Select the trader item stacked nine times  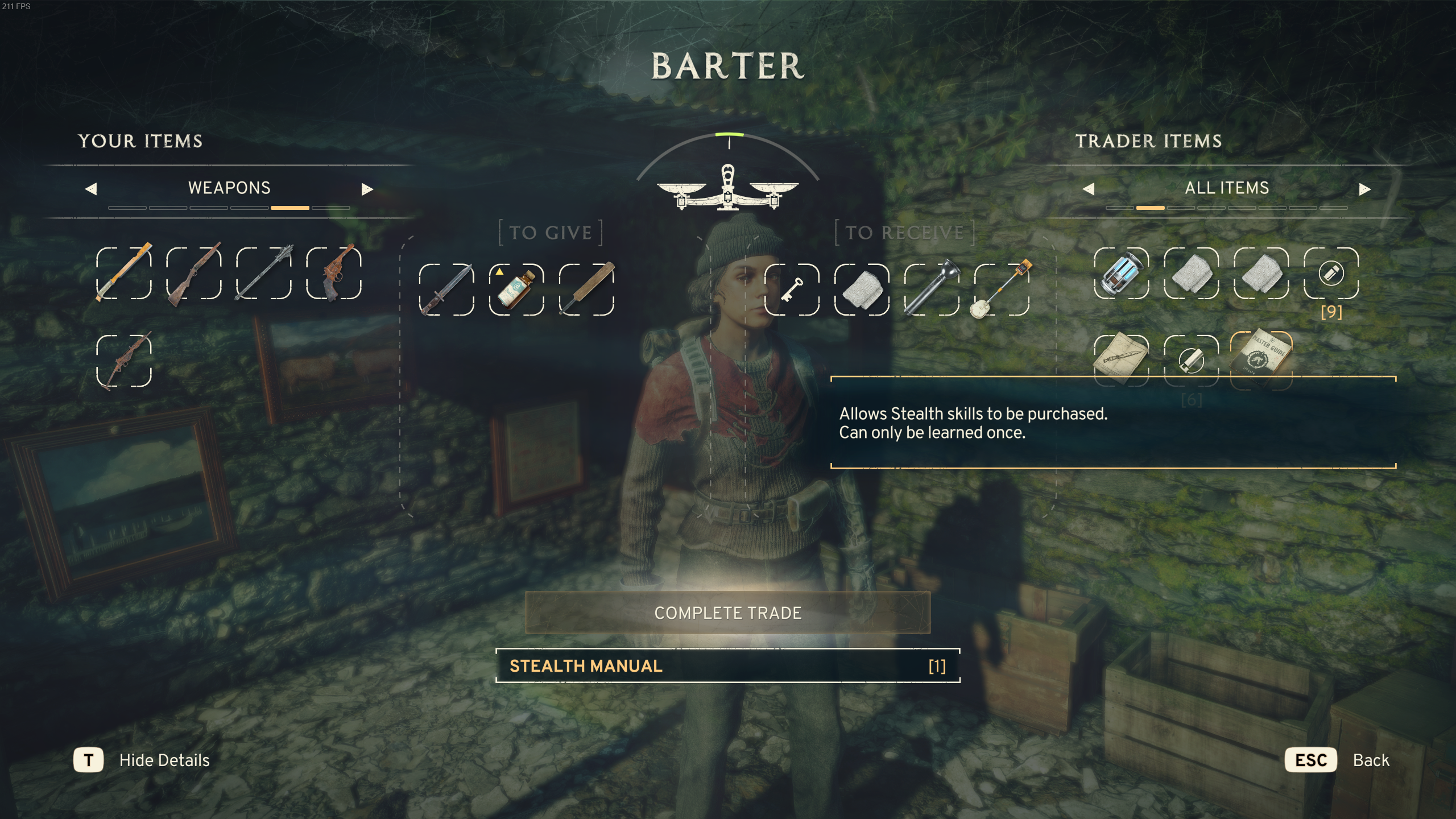[x=1331, y=274]
